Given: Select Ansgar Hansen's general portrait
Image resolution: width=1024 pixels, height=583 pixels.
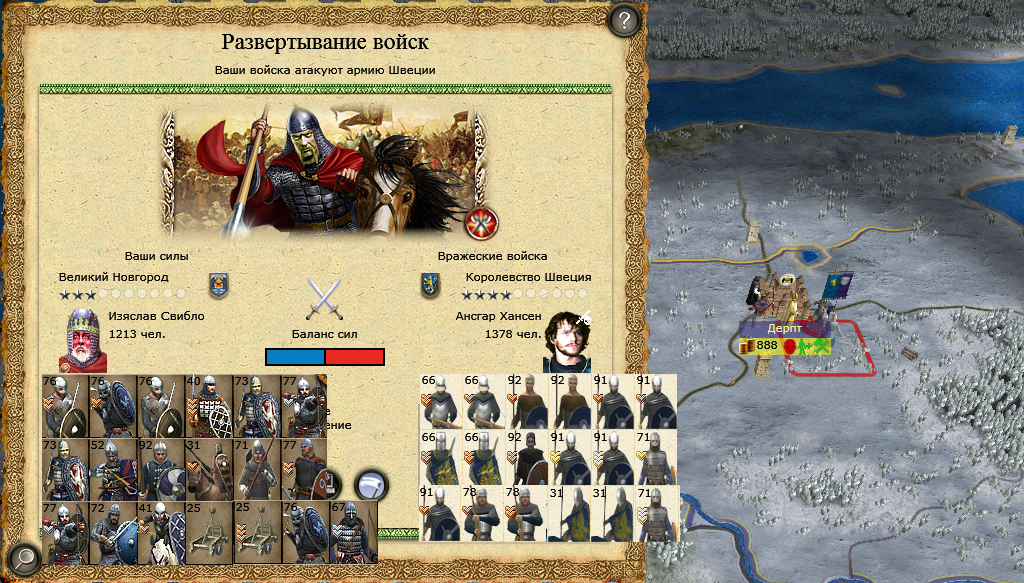Looking at the screenshot, I should point(567,339).
